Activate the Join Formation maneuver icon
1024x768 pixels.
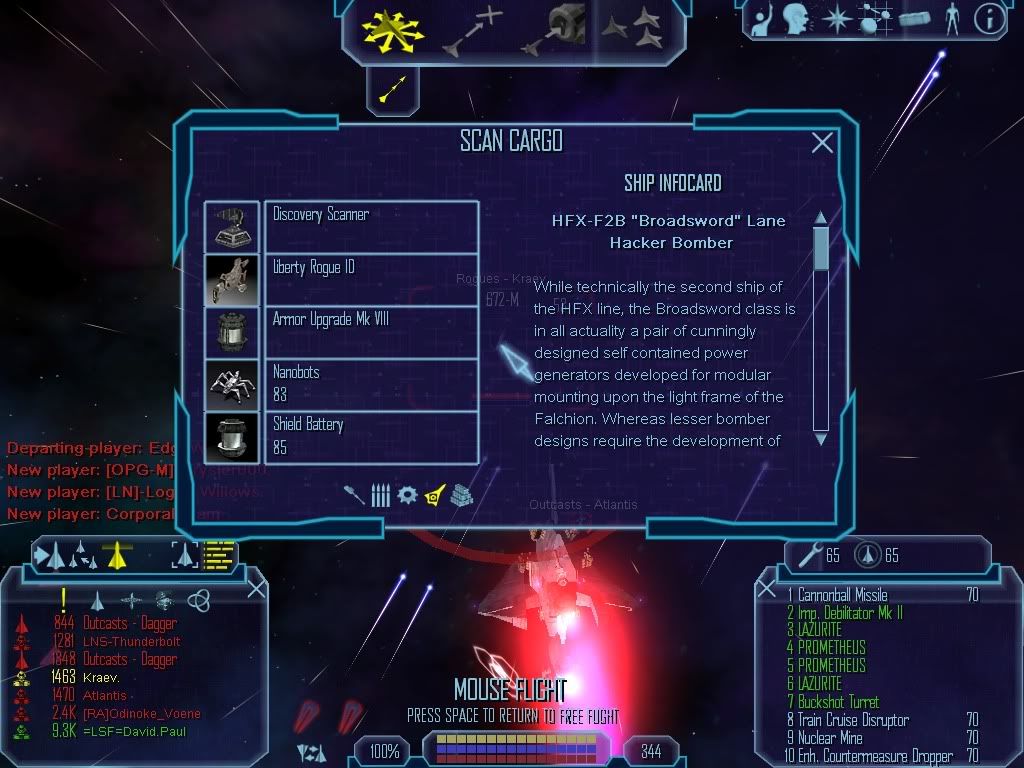pos(632,28)
